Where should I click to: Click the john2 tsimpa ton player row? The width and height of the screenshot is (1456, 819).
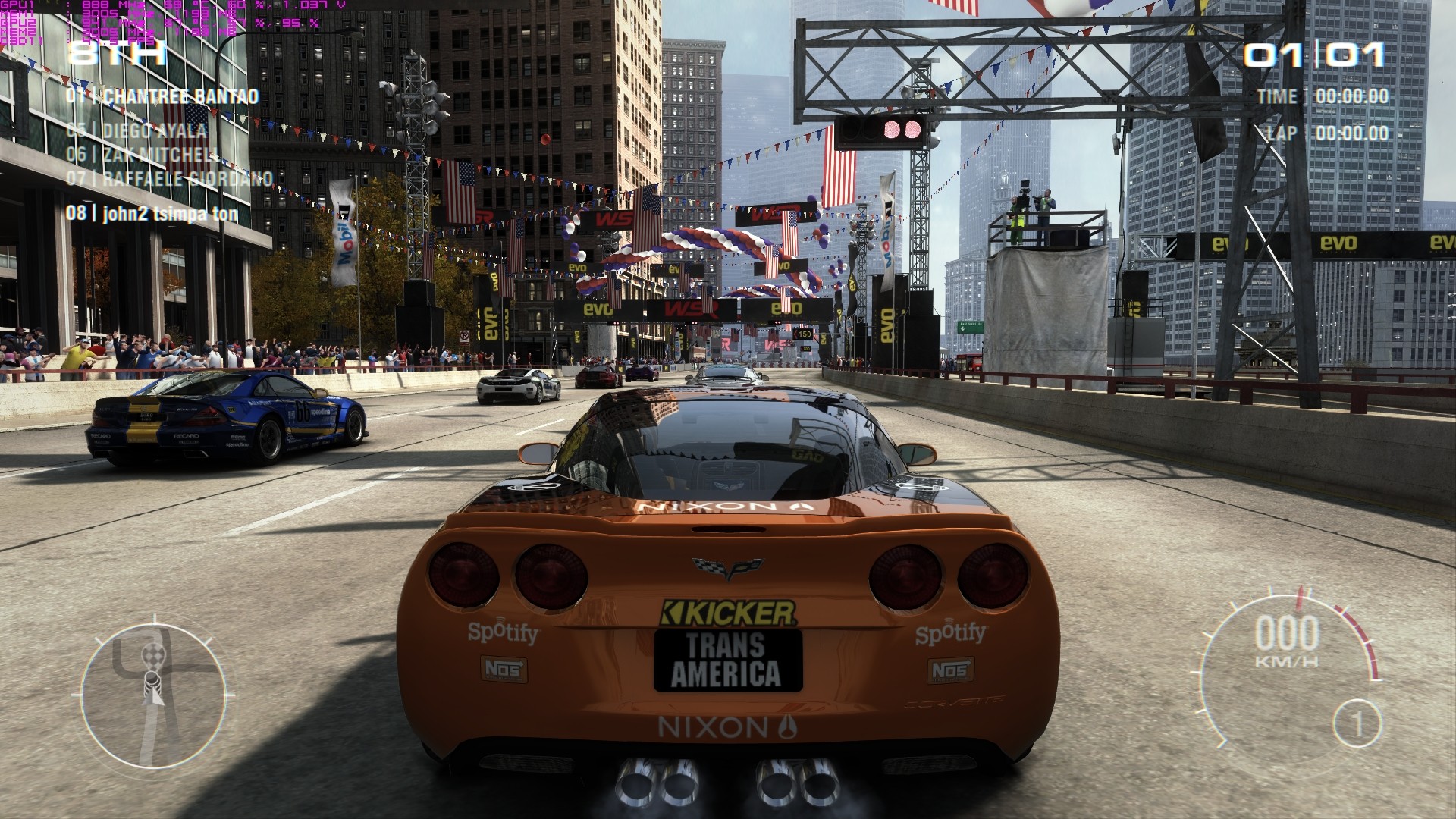coord(152,213)
